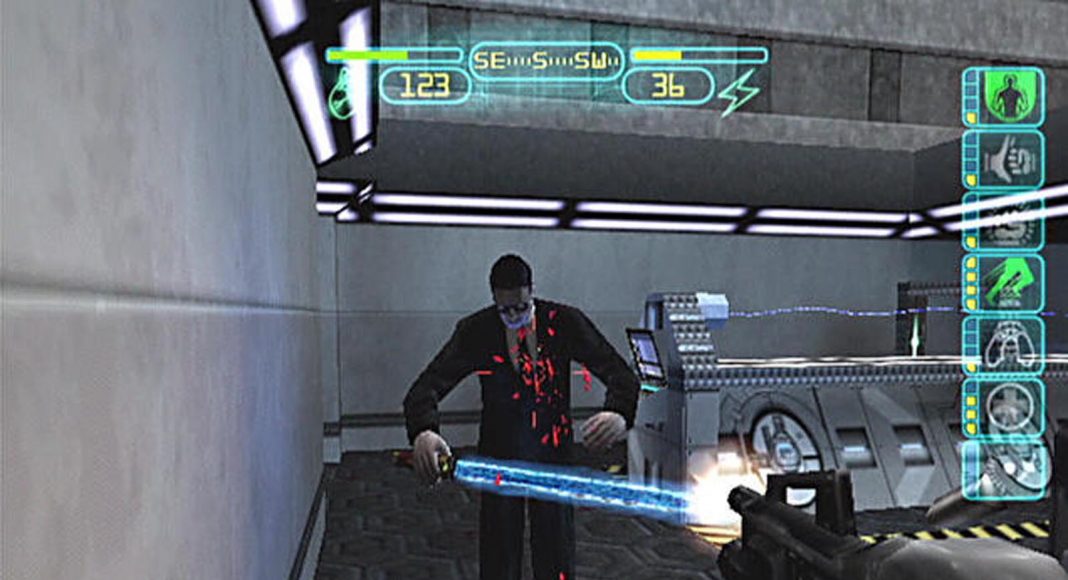Select the clenched fist biomod slot
Image resolution: width=1068 pixels, height=580 pixels.
[x=1003, y=159]
